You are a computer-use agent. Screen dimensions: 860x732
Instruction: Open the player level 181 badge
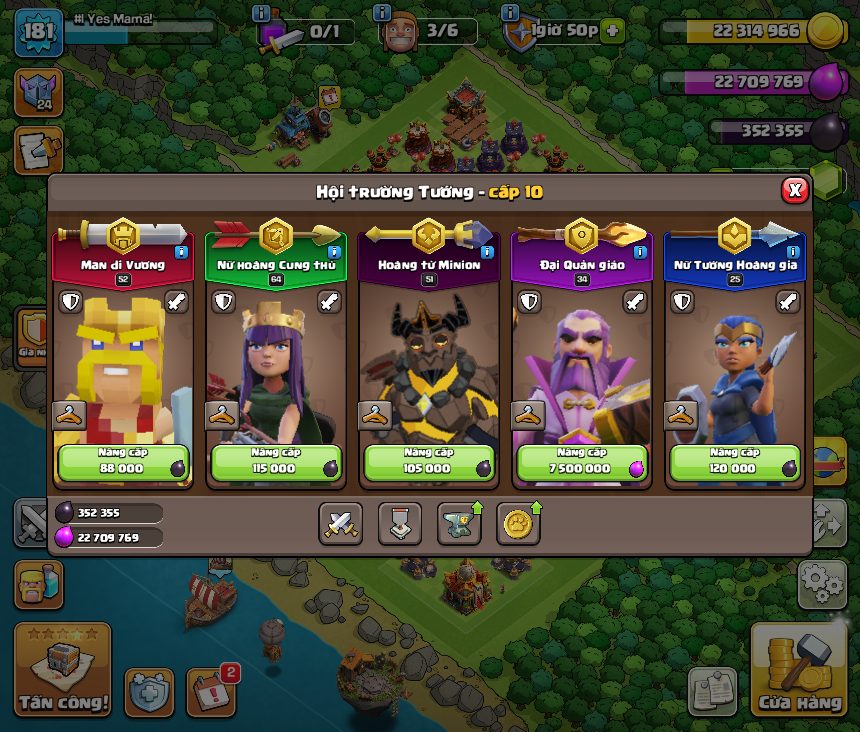[39, 31]
